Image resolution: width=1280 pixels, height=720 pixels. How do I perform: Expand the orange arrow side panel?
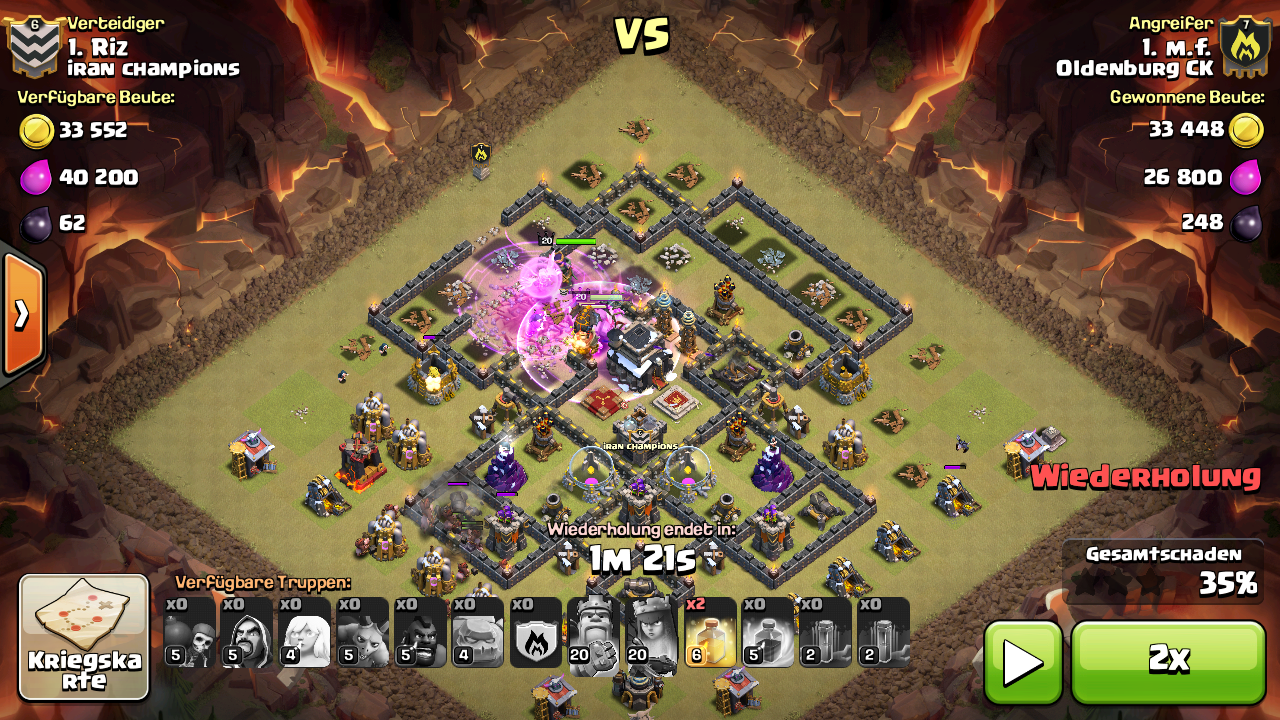(x=22, y=315)
